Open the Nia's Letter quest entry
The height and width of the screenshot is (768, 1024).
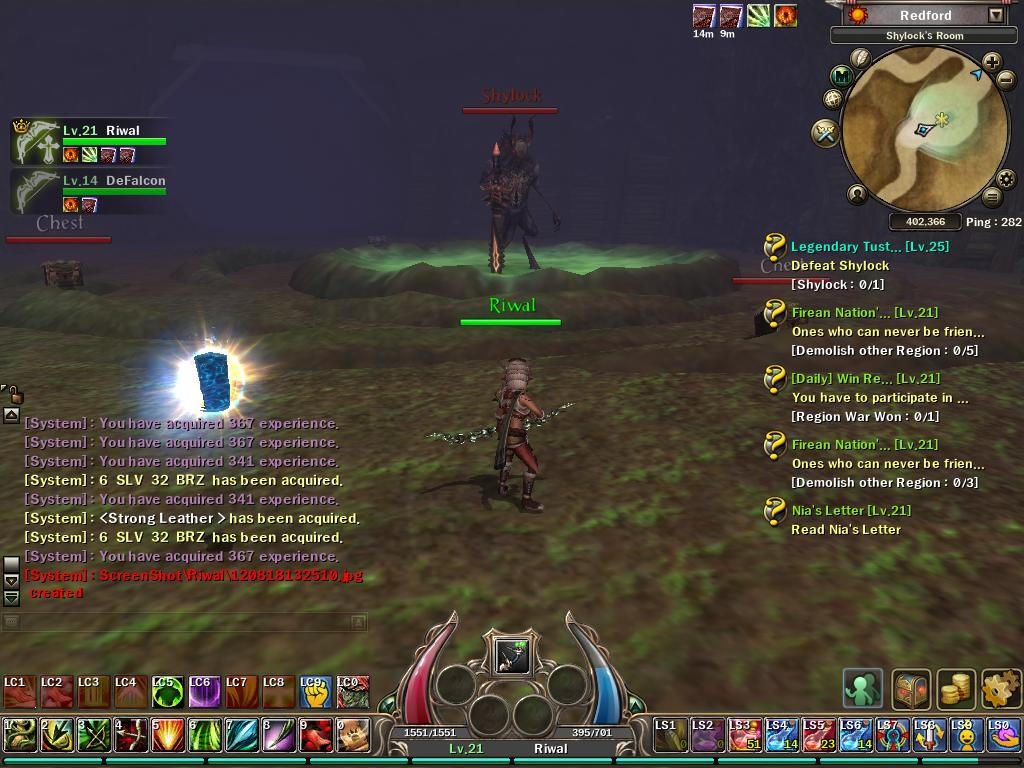[x=851, y=510]
